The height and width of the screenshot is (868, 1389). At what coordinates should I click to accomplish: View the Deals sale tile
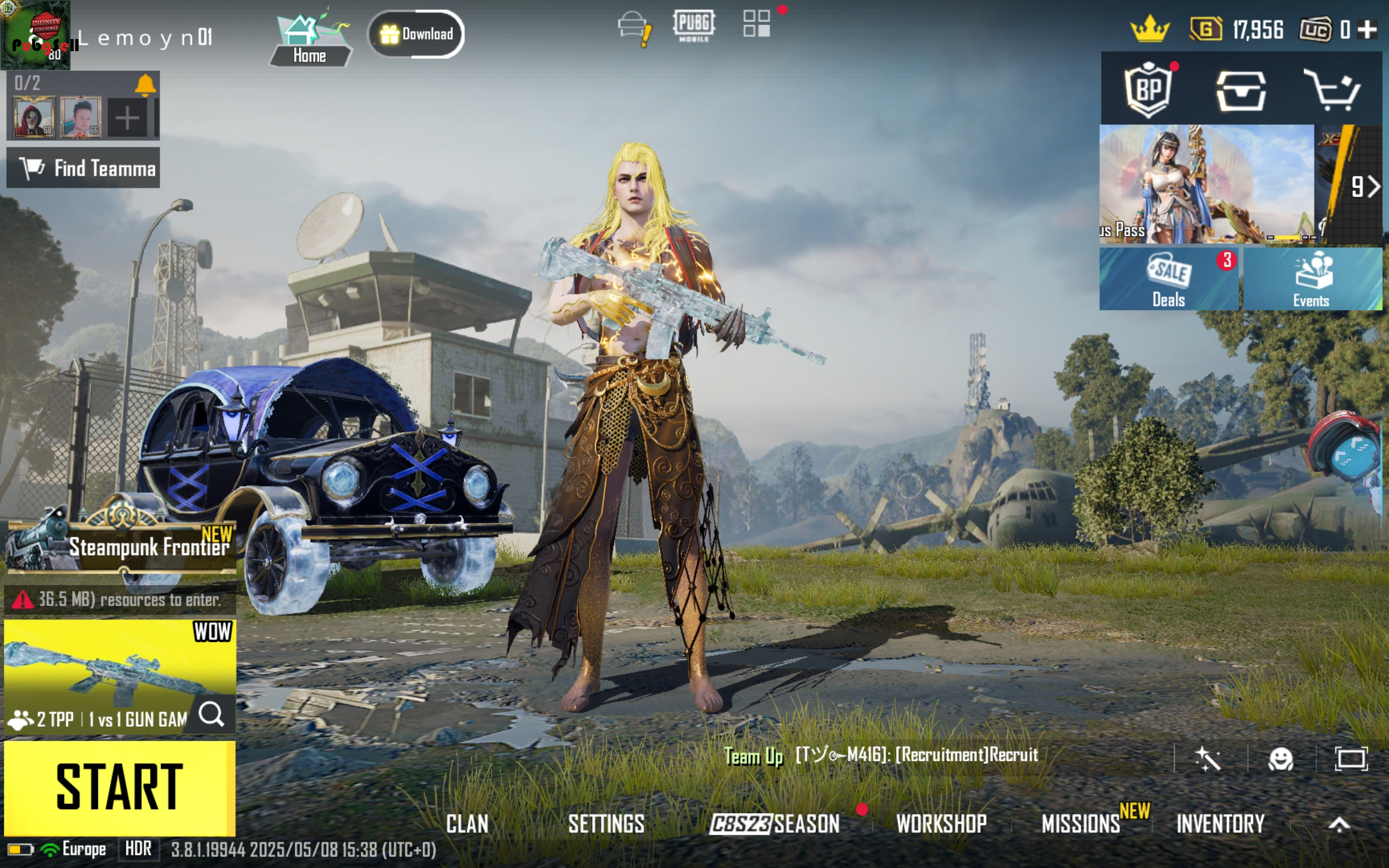tap(1169, 279)
